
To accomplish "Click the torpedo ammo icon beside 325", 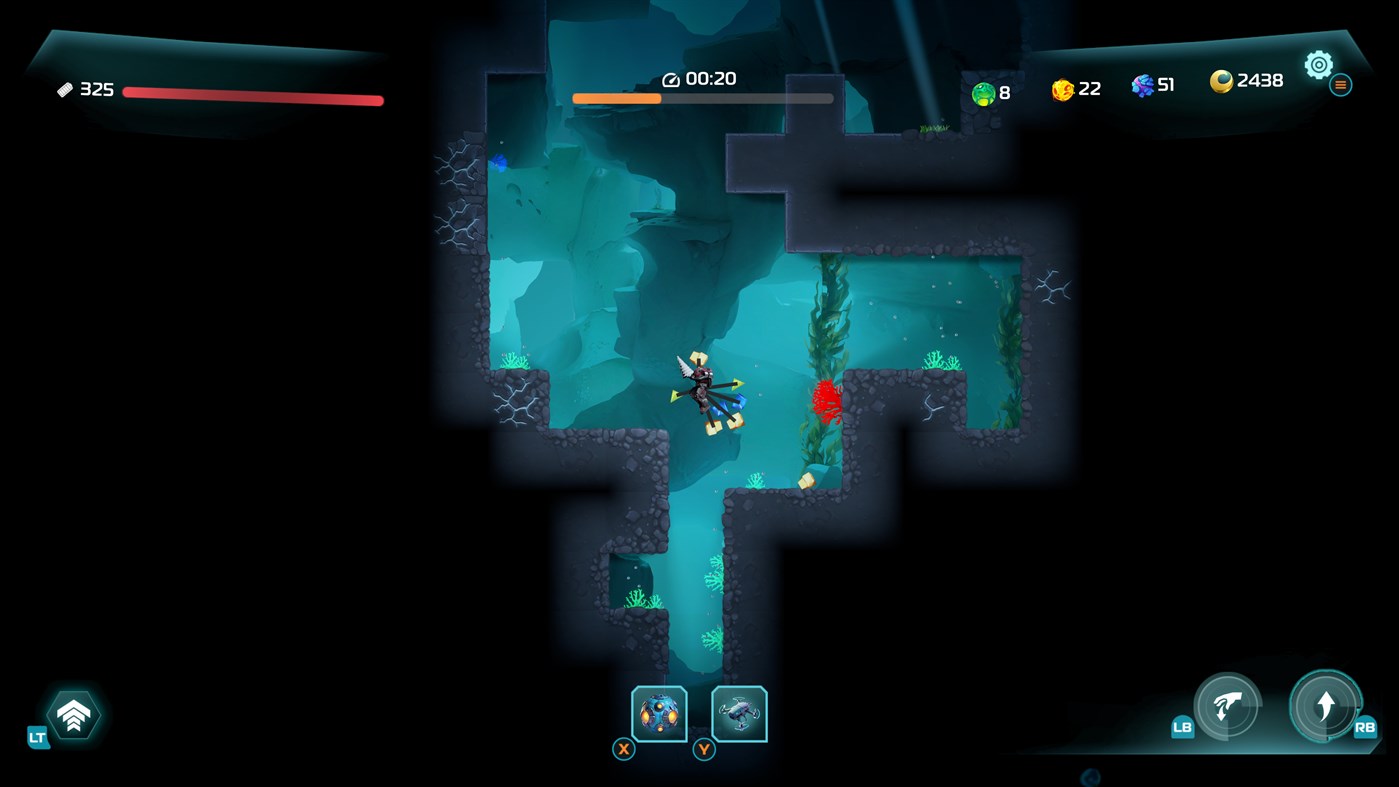I will (67, 89).
